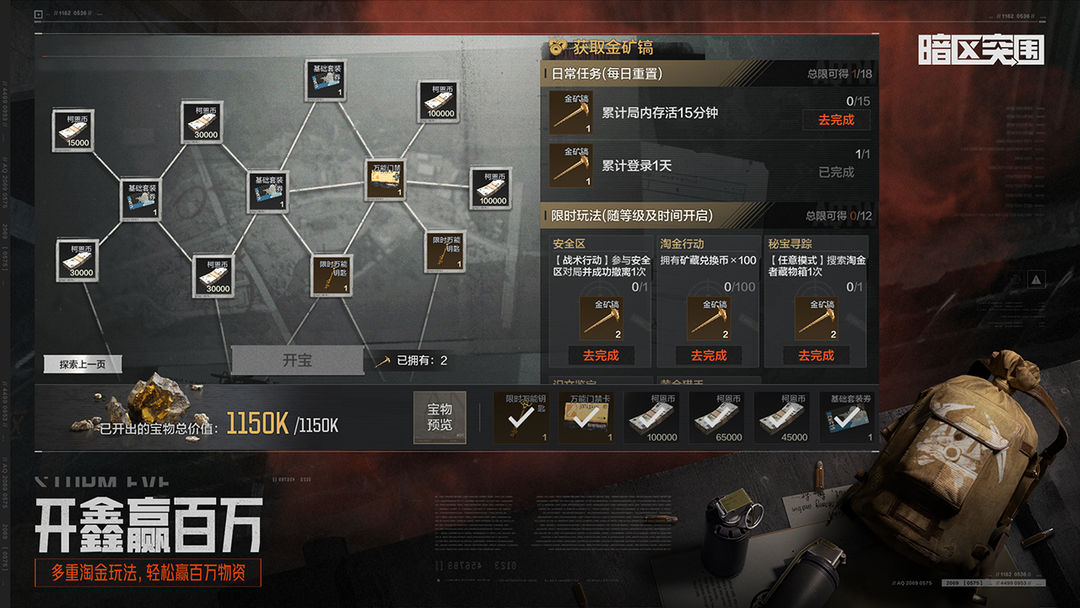Click the gold pickaxe icon beside 累计登录1天
The image size is (1080, 608).
(571, 166)
